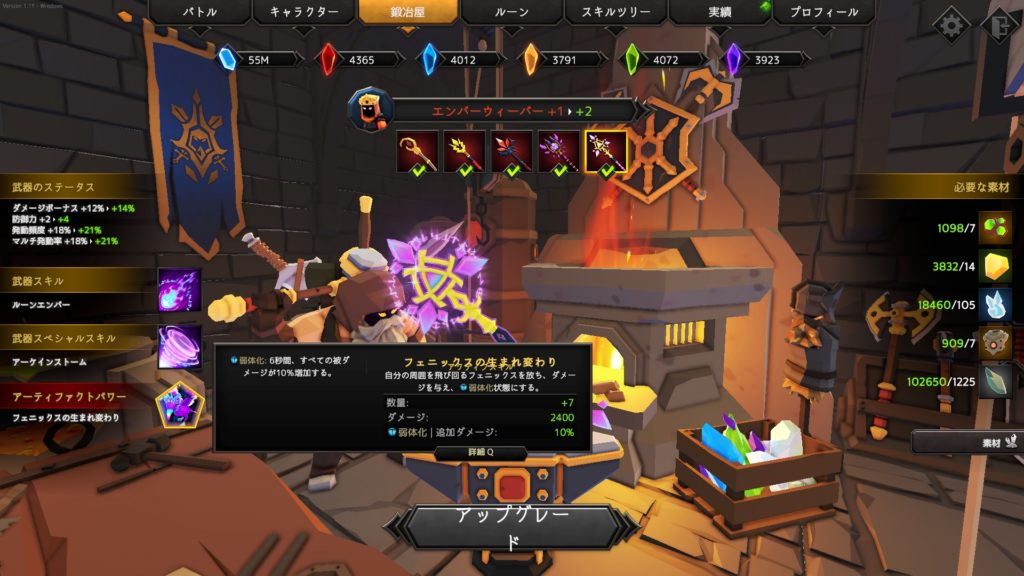
Task: Select the purple orb staff weapon
Action: point(559,150)
